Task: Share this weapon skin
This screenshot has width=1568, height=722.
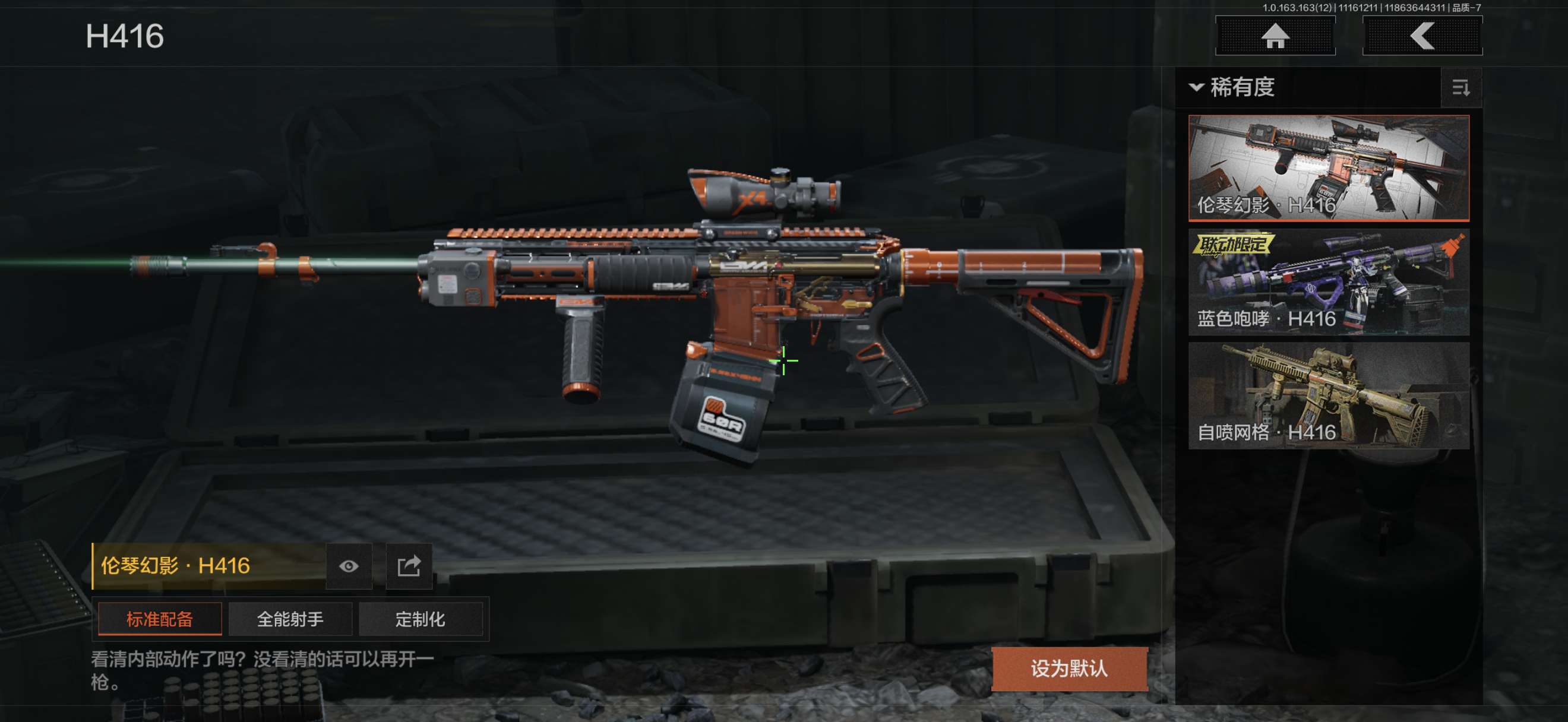Action: click(x=409, y=566)
